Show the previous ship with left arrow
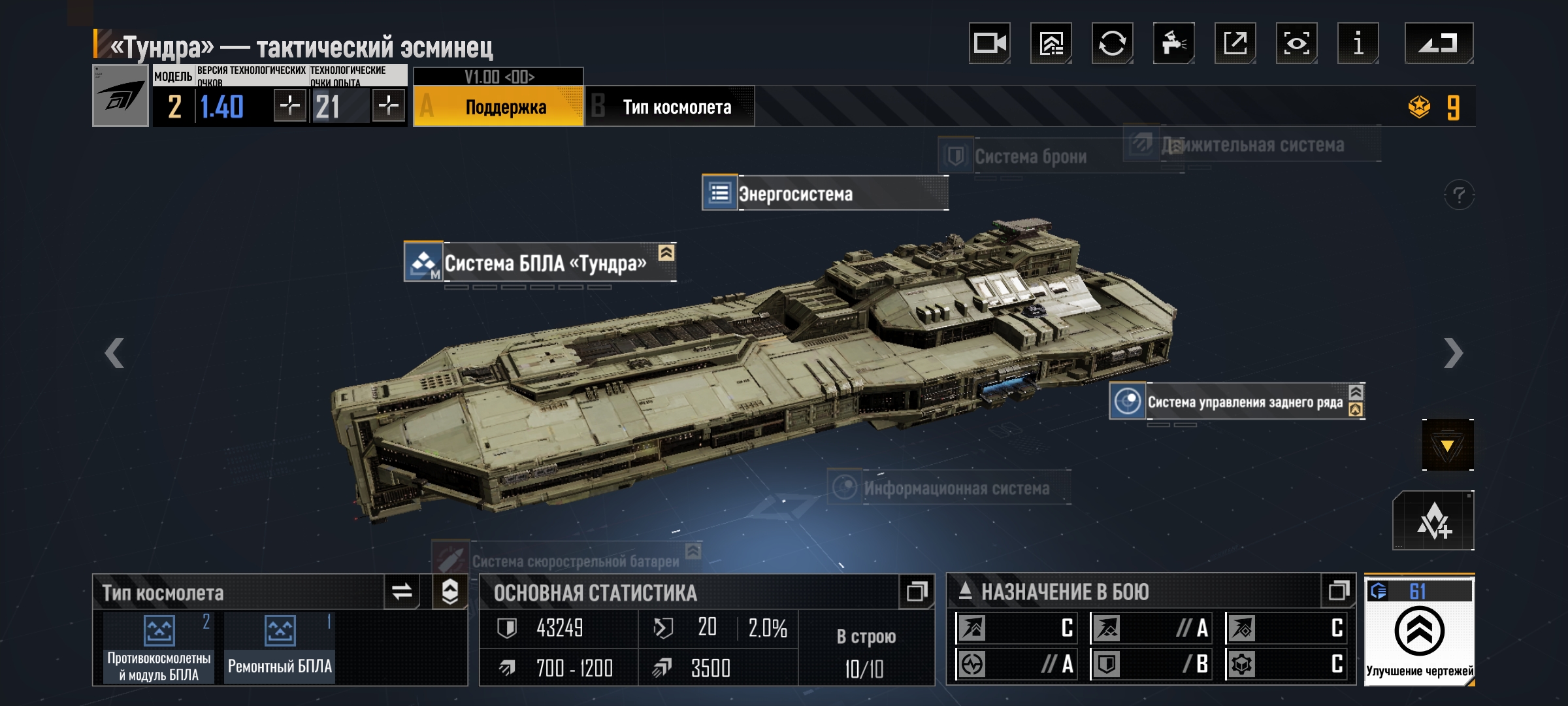Viewport: 1568px width, 706px height. point(115,353)
